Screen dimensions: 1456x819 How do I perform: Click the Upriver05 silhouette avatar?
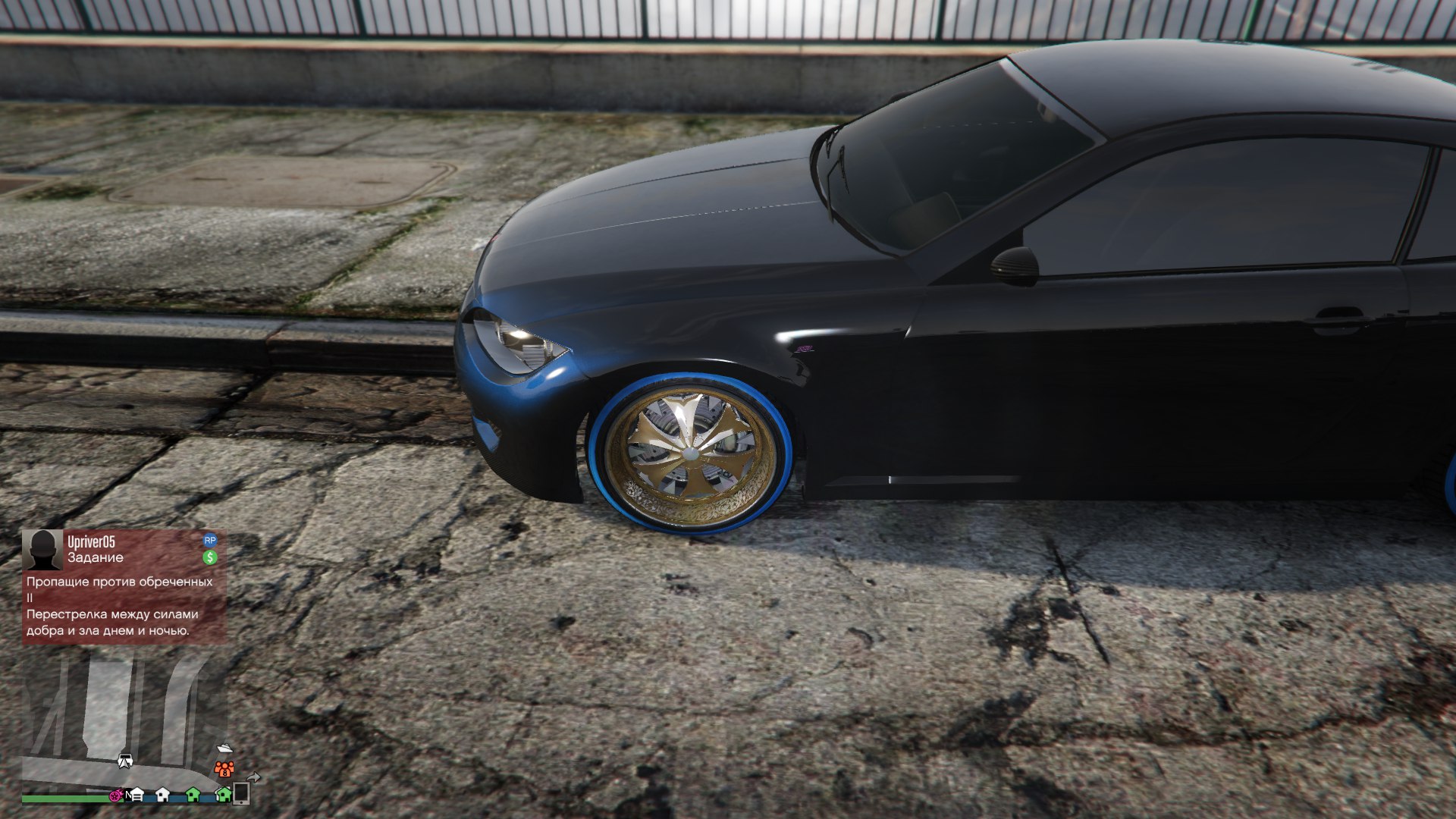[x=42, y=550]
